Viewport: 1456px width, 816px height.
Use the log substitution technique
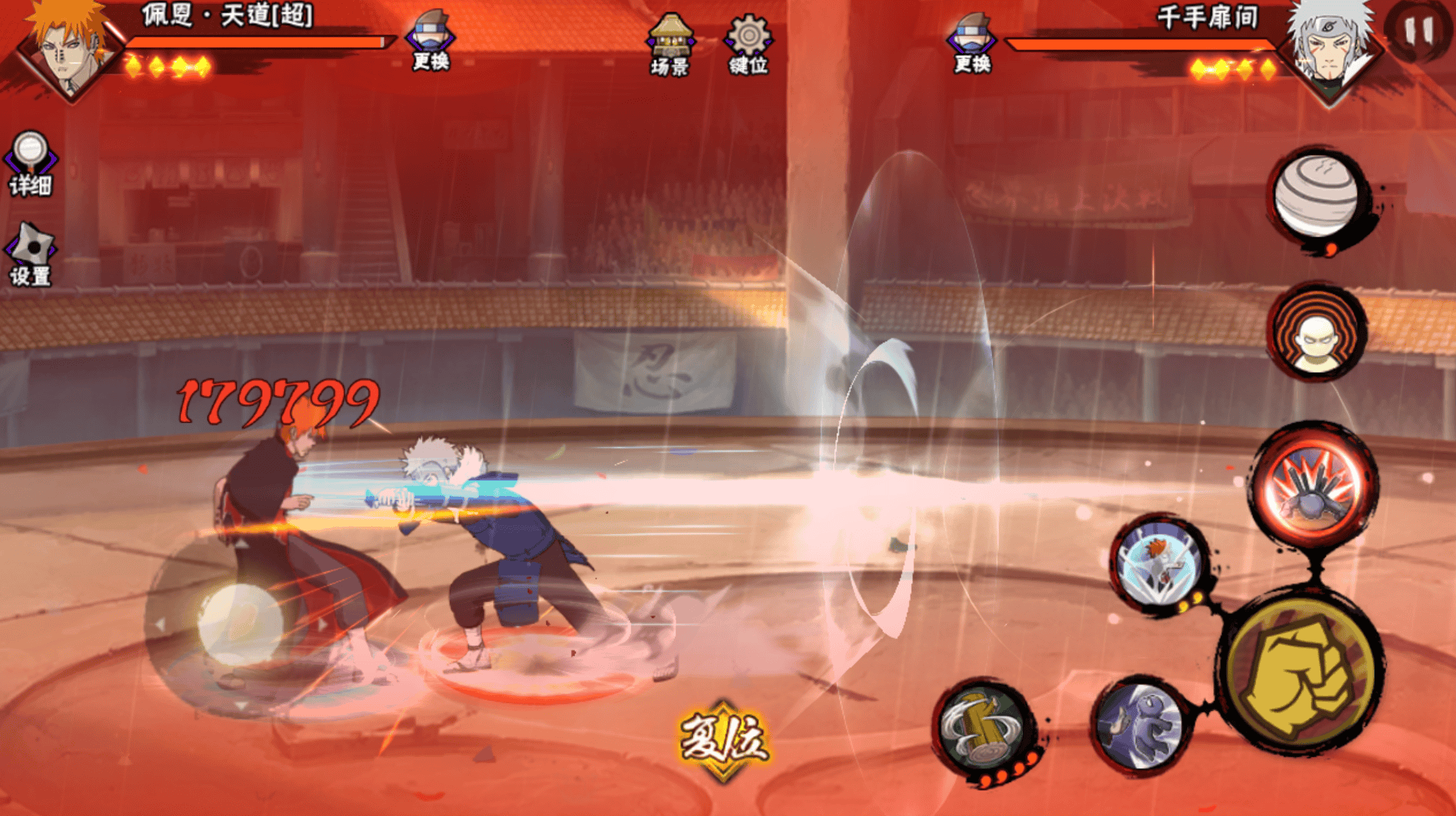coord(983,728)
